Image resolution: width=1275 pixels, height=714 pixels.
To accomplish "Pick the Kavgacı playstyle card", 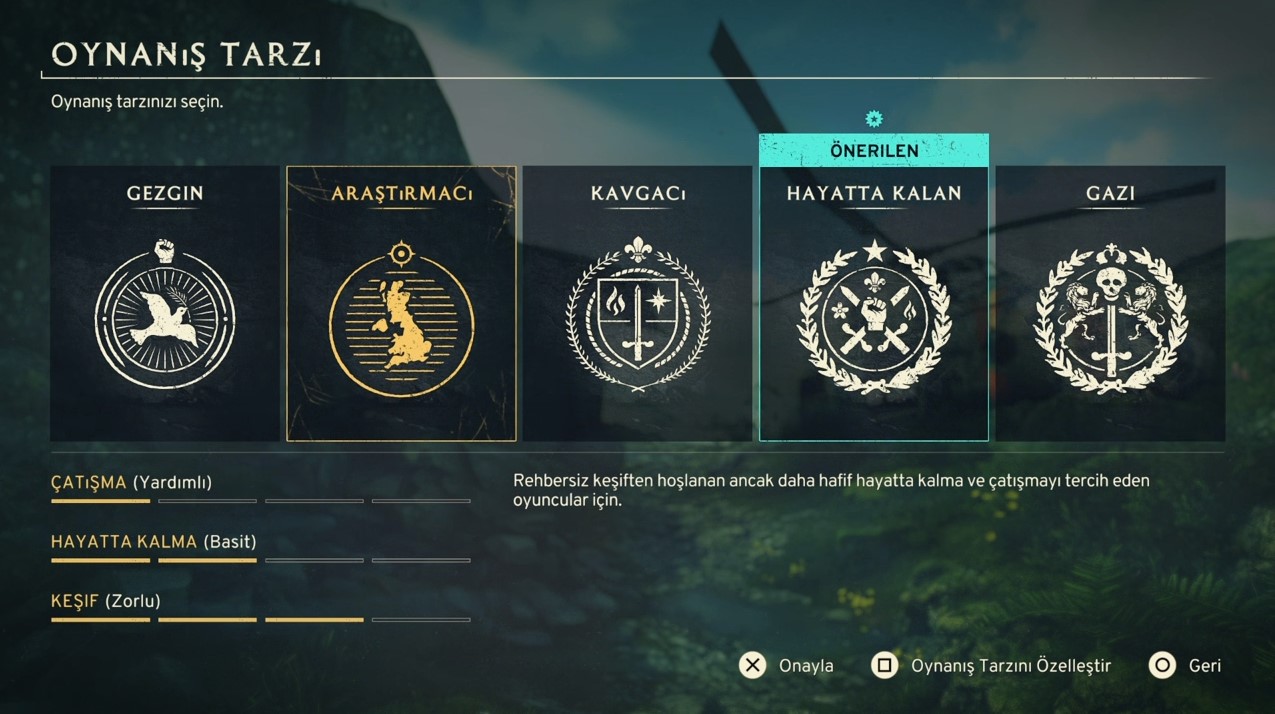I will pyautogui.click(x=637, y=303).
